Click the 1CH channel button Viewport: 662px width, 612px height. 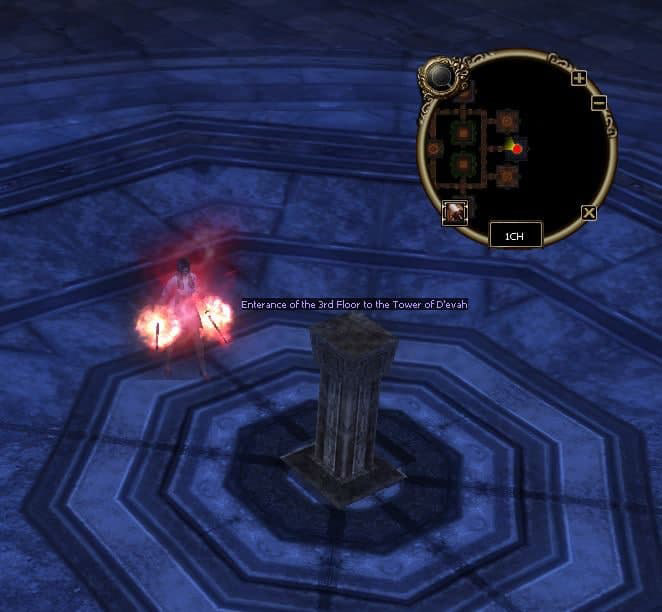[x=516, y=235]
